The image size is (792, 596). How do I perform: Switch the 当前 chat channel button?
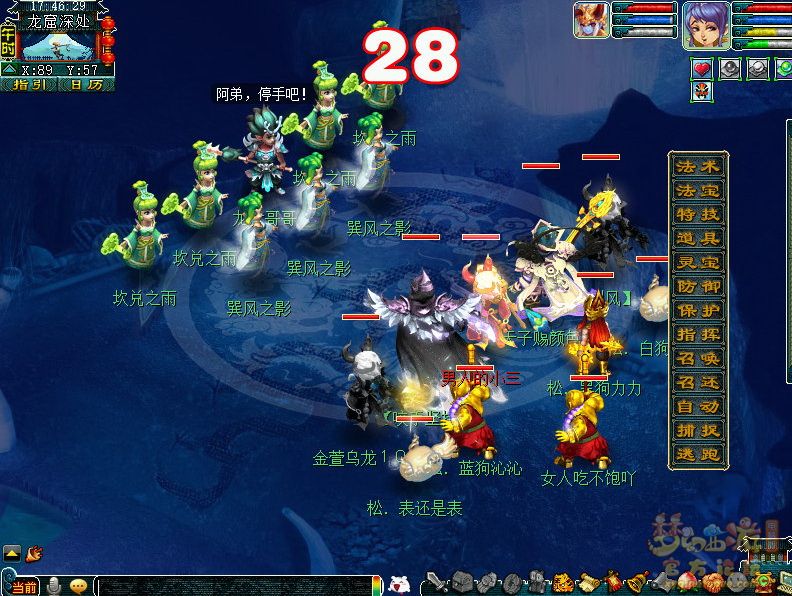[24, 586]
